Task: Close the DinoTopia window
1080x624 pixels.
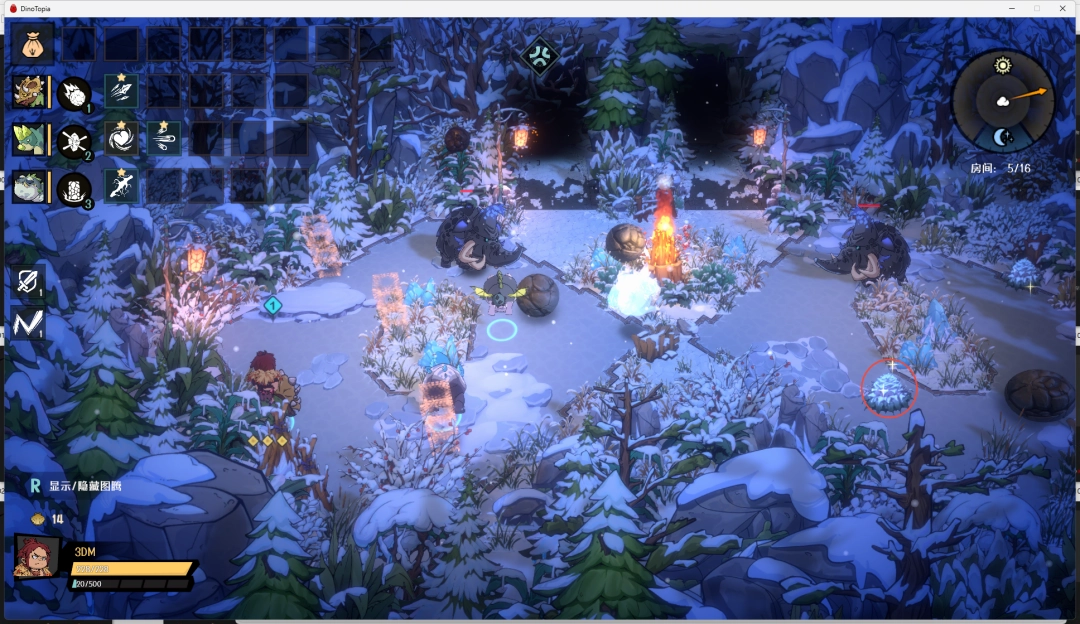Action: coord(1062,8)
